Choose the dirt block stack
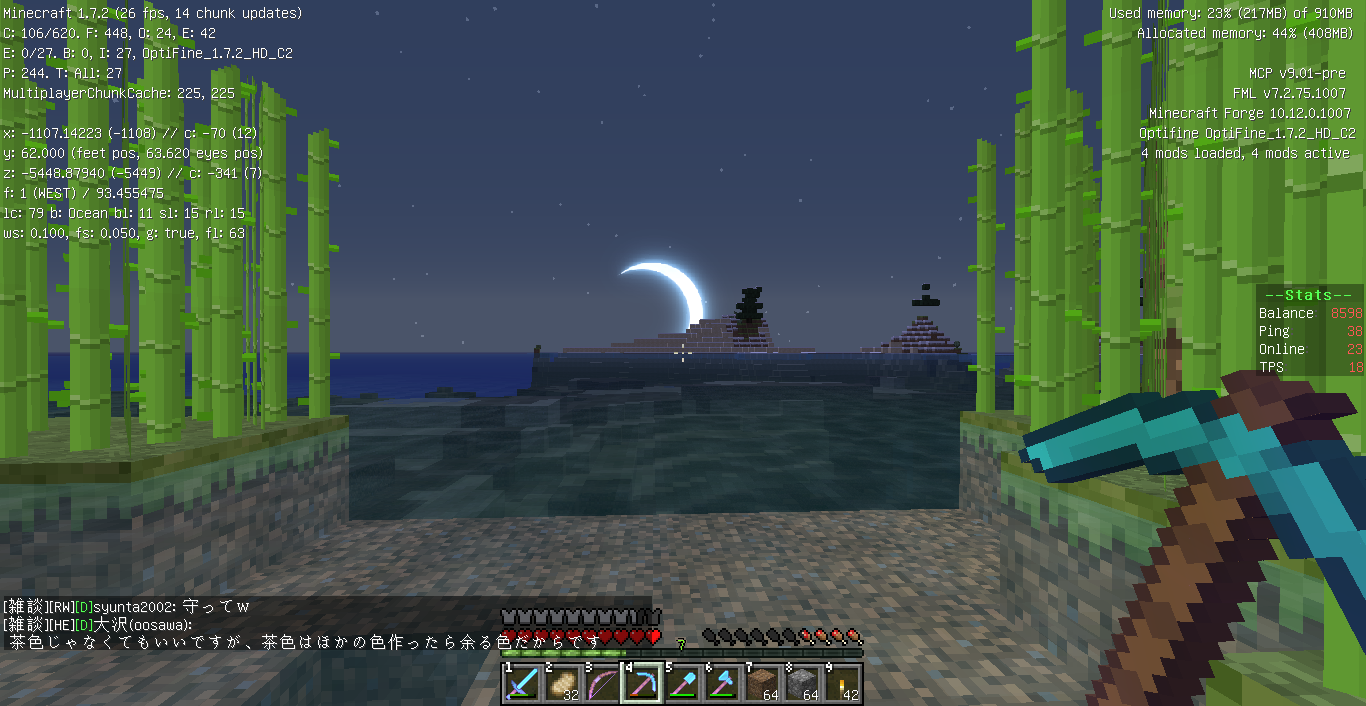The width and height of the screenshot is (1366, 706). 762,683
